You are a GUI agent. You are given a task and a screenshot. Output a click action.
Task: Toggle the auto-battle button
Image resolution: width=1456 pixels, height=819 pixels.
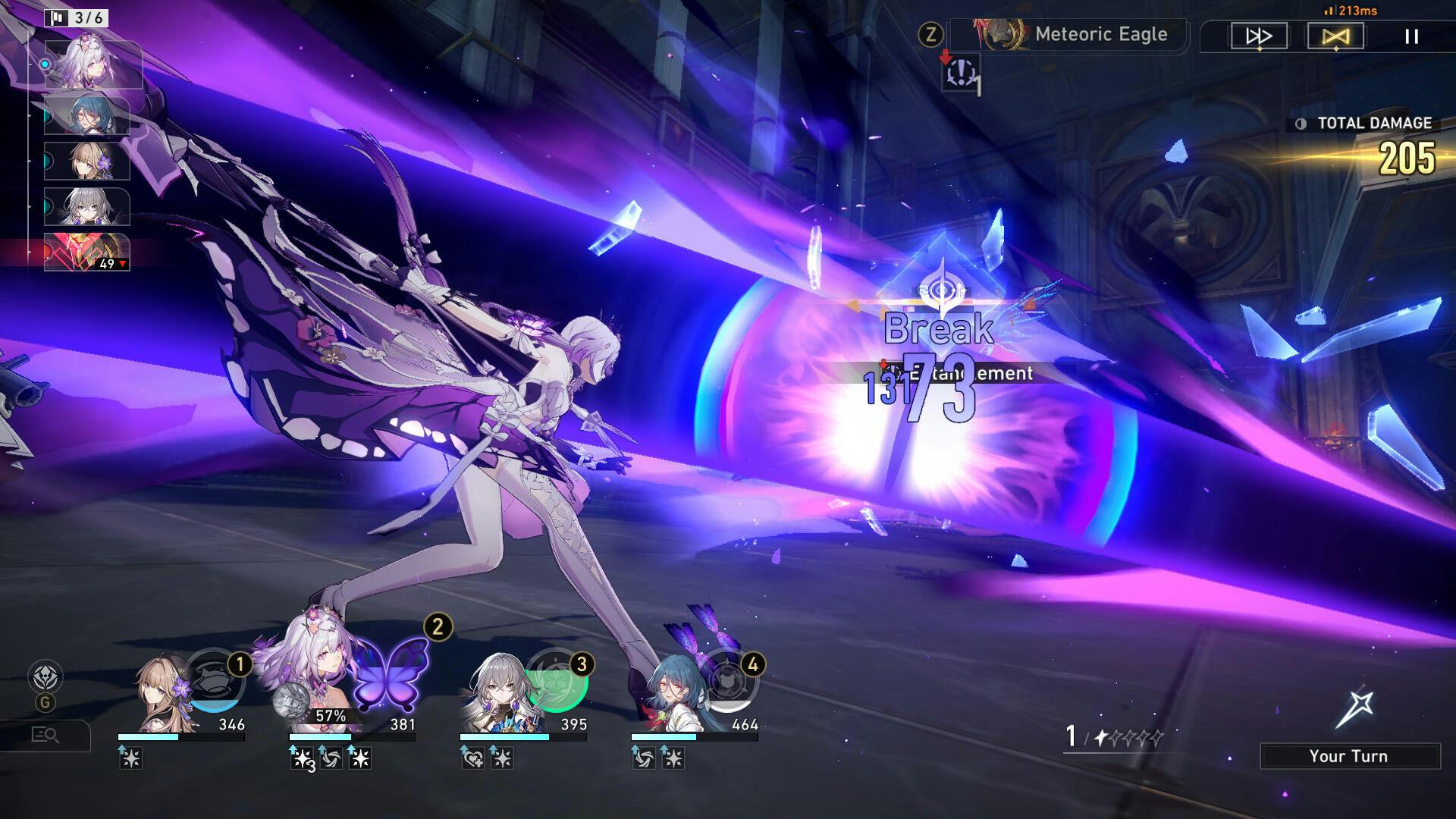point(1335,36)
